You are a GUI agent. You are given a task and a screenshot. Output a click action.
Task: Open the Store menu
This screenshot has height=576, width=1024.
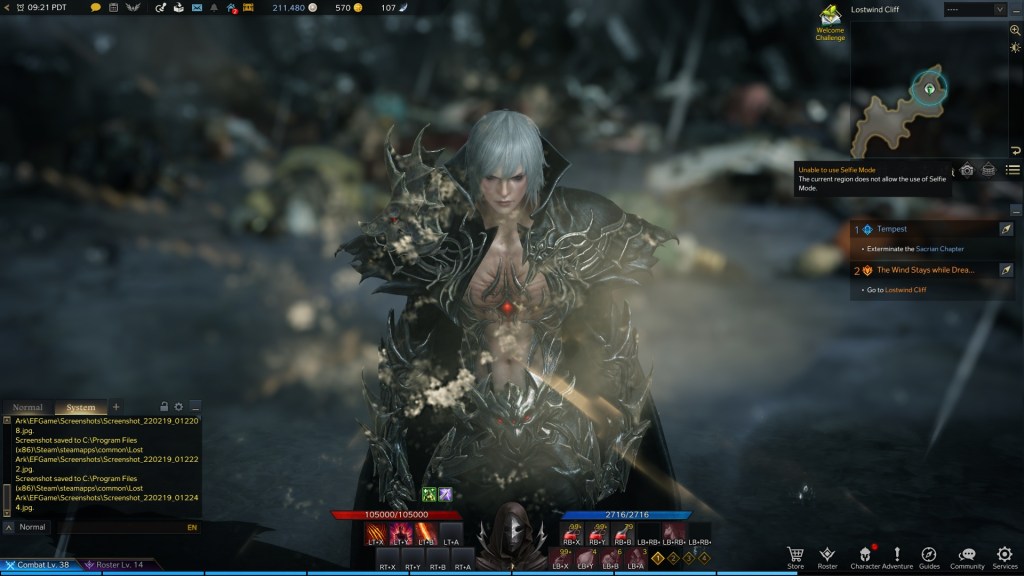click(x=795, y=556)
